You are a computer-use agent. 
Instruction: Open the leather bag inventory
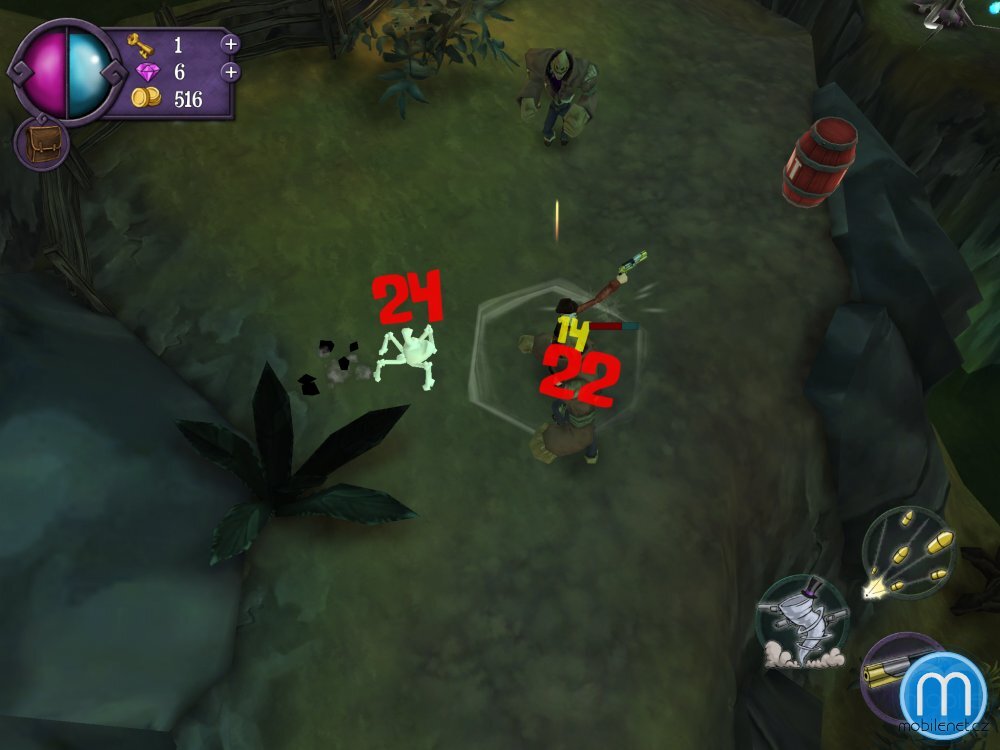tap(41, 143)
